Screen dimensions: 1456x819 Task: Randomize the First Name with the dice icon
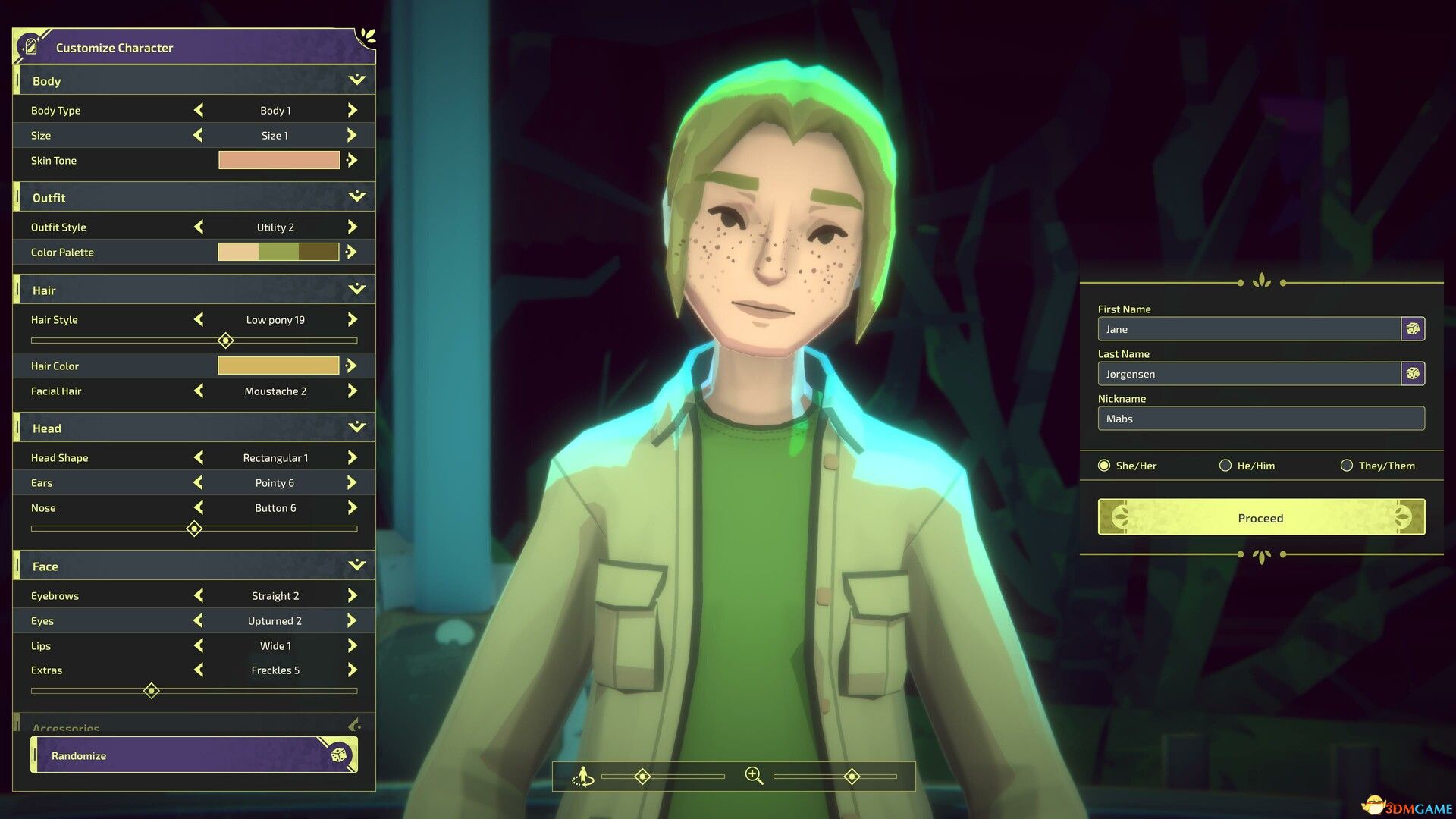click(x=1412, y=328)
